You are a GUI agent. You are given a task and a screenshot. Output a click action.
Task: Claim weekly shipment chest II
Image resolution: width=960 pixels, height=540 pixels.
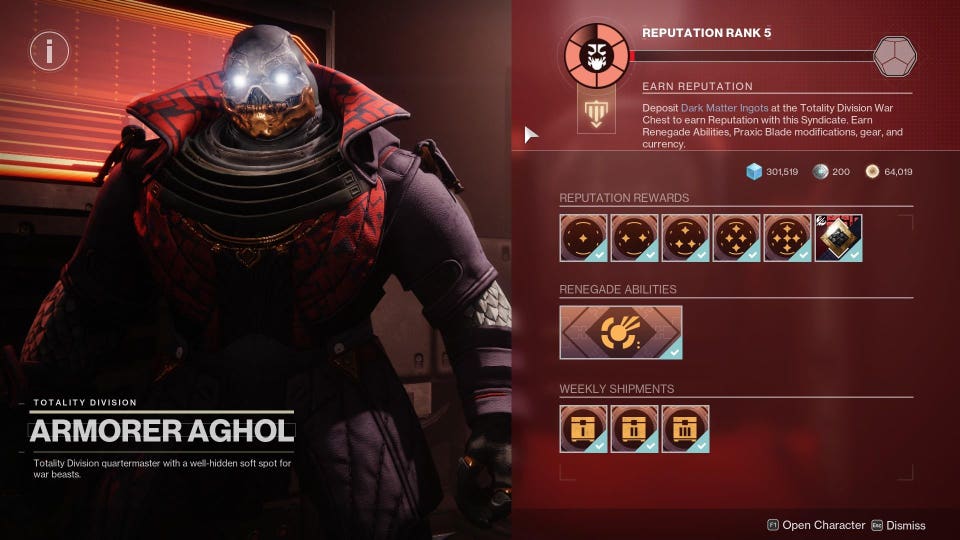[x=635, y=429]
